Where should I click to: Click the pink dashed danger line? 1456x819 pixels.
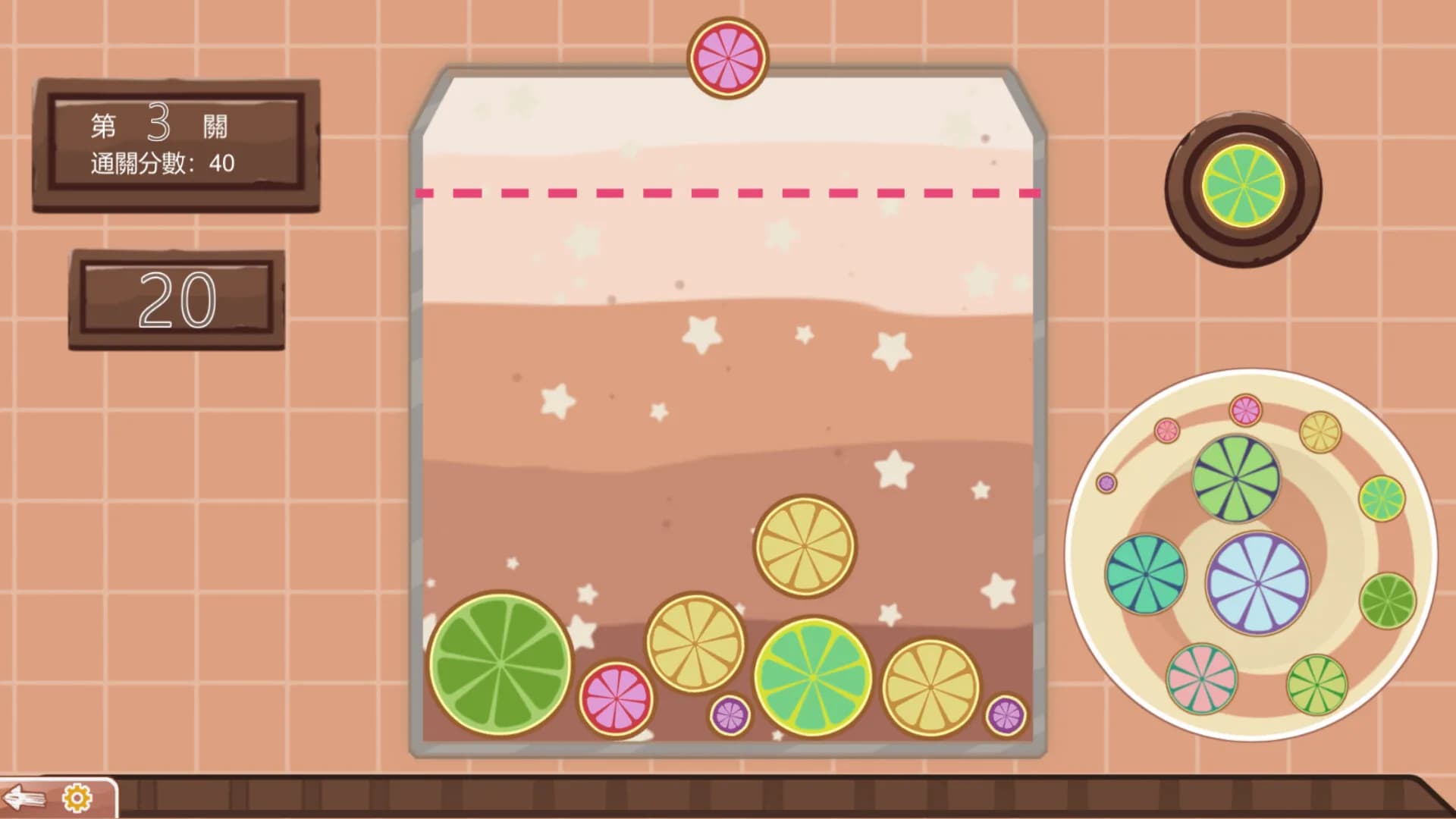point(728,193)
